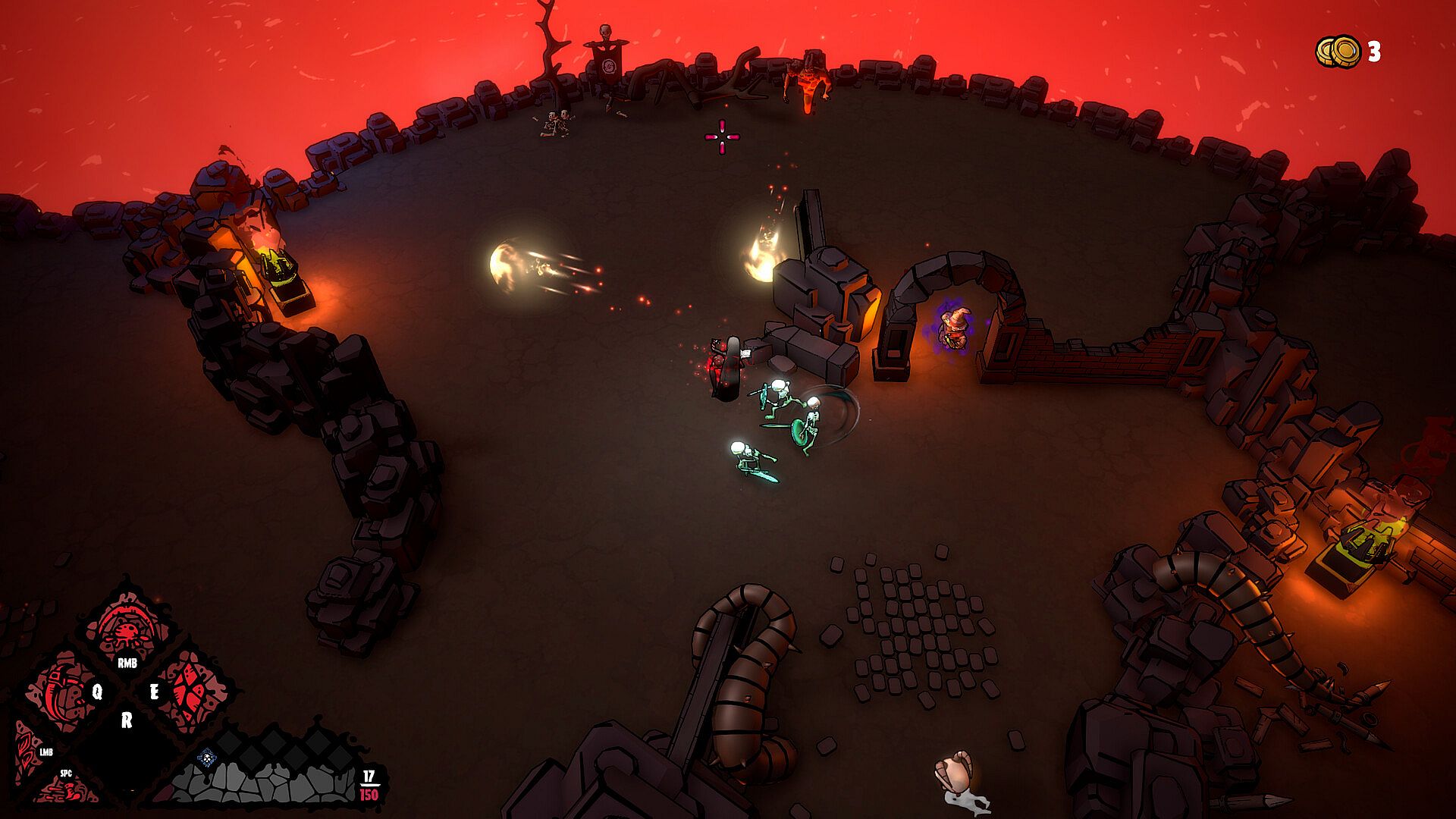Activate the skull-and-arc ability on RMB
This screenshot has width=1456, height=819.
127,631
